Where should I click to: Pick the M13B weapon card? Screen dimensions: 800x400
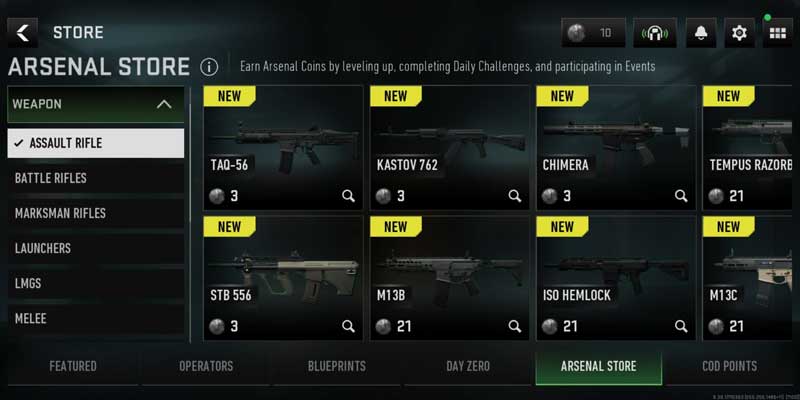(449, 276)
